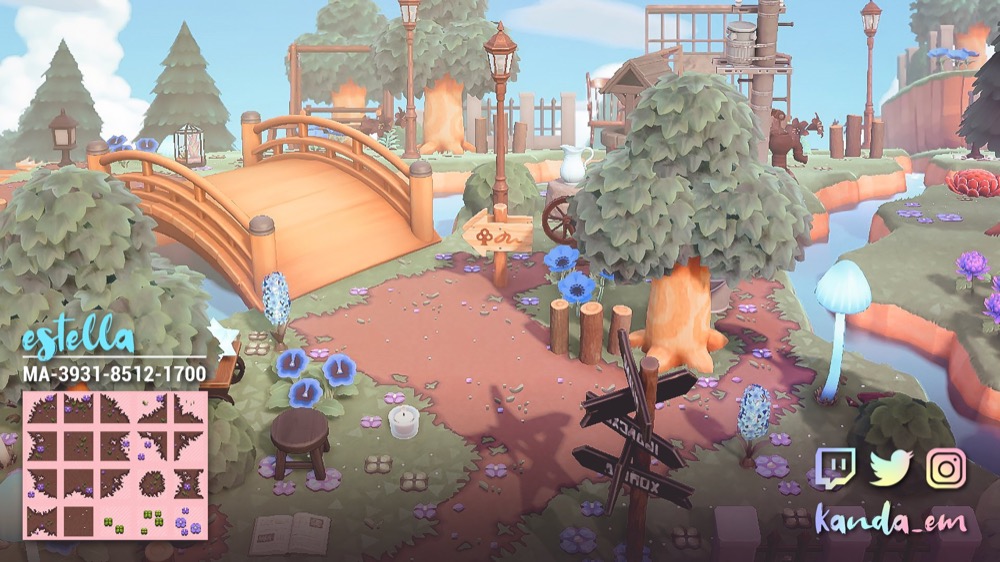1000x562 pixels.
Task: Select the Instagram camera icon
Action: pos(945,468)
